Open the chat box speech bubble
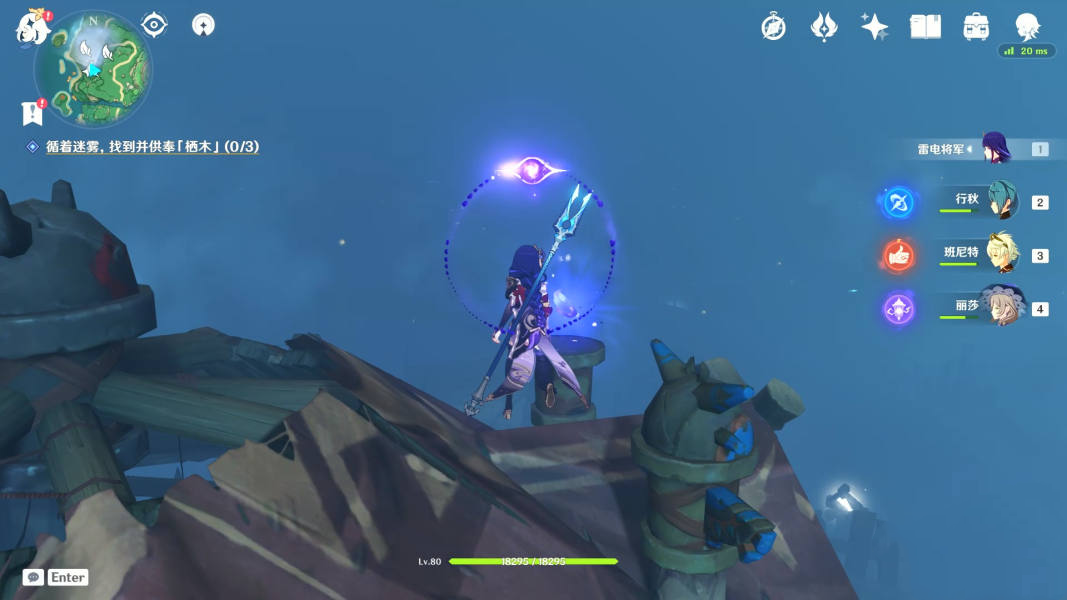The width and height of the screenshot is (1067, 600). coord(33,577)
